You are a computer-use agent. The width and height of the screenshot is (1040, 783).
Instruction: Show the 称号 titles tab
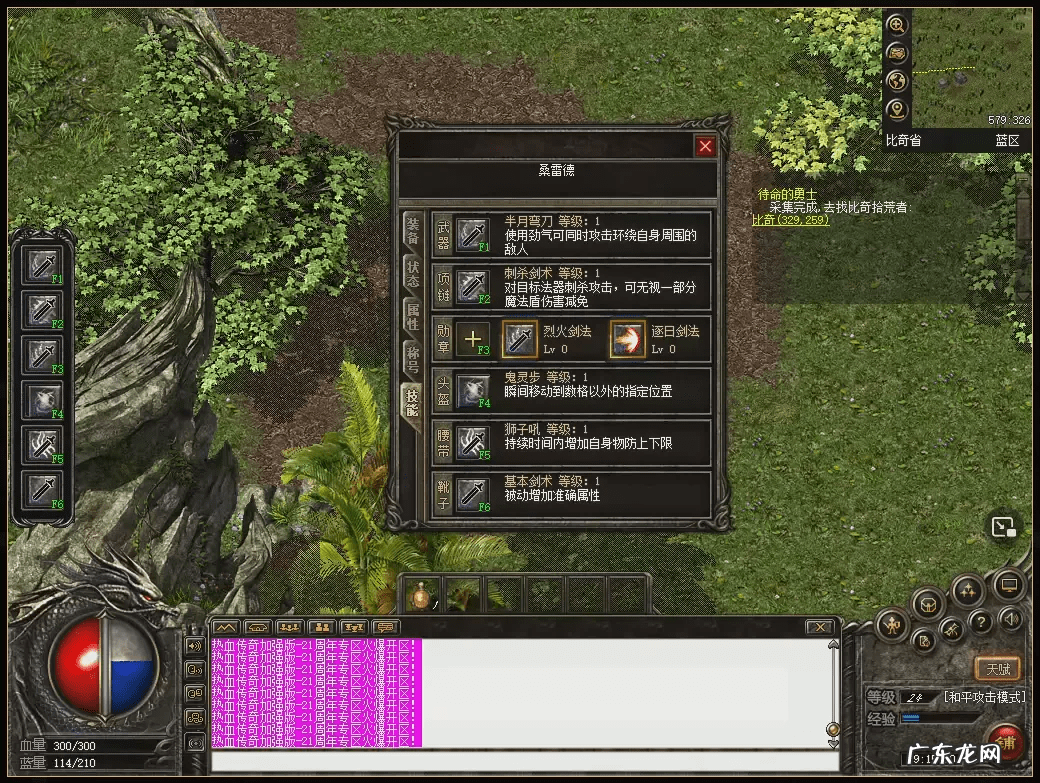tap(412, 359)
